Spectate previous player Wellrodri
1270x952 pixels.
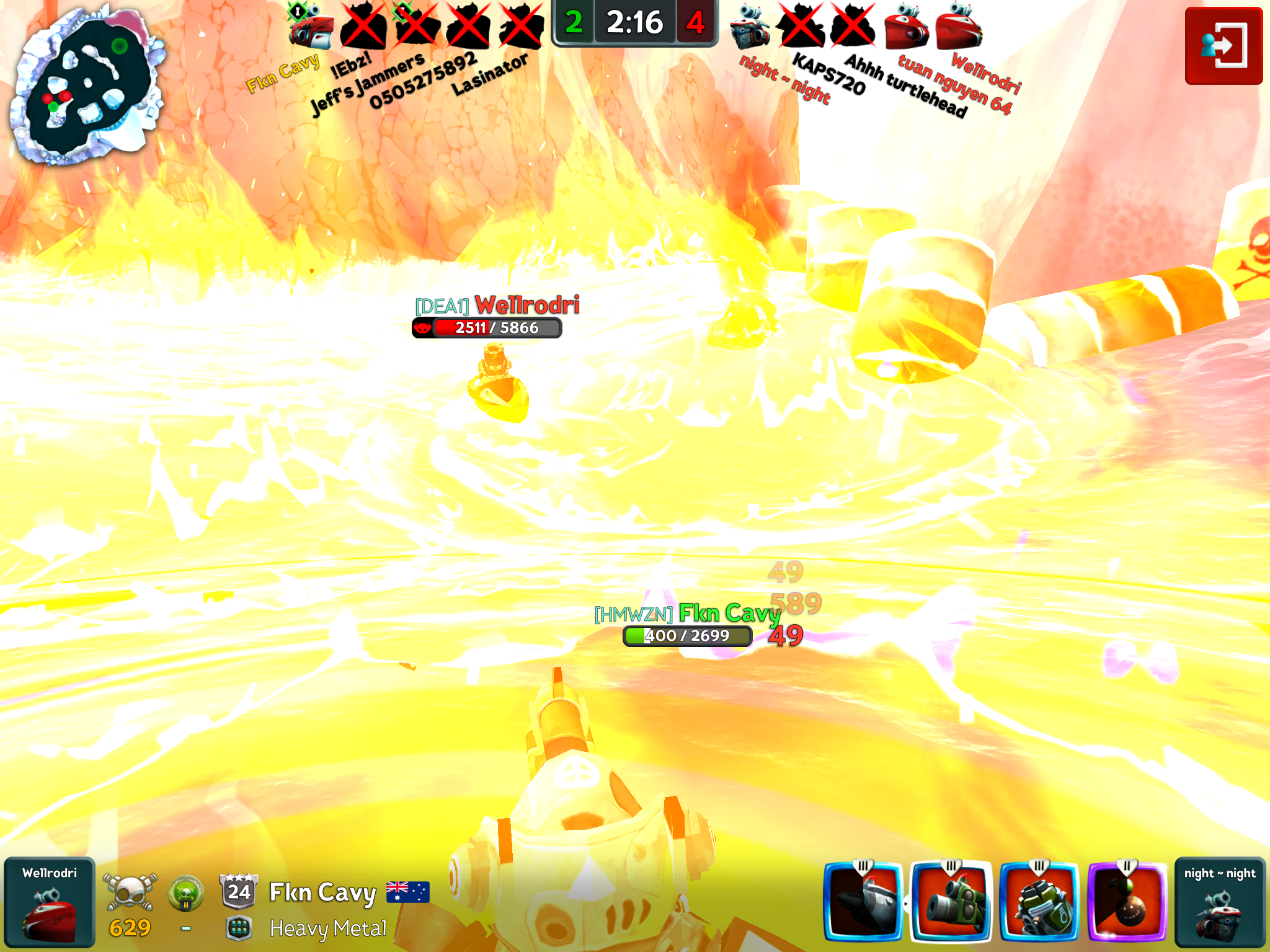tap(50, 902)
